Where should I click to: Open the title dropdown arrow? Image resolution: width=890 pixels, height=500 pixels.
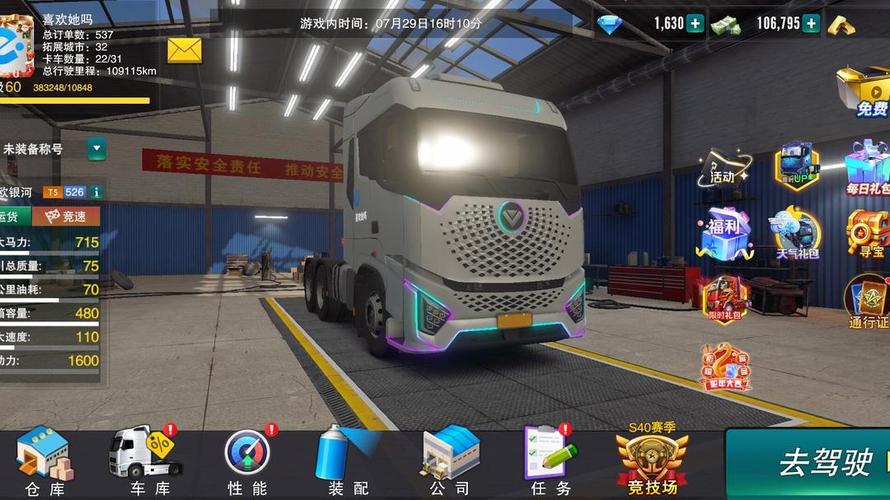click(x=96, y=149)
